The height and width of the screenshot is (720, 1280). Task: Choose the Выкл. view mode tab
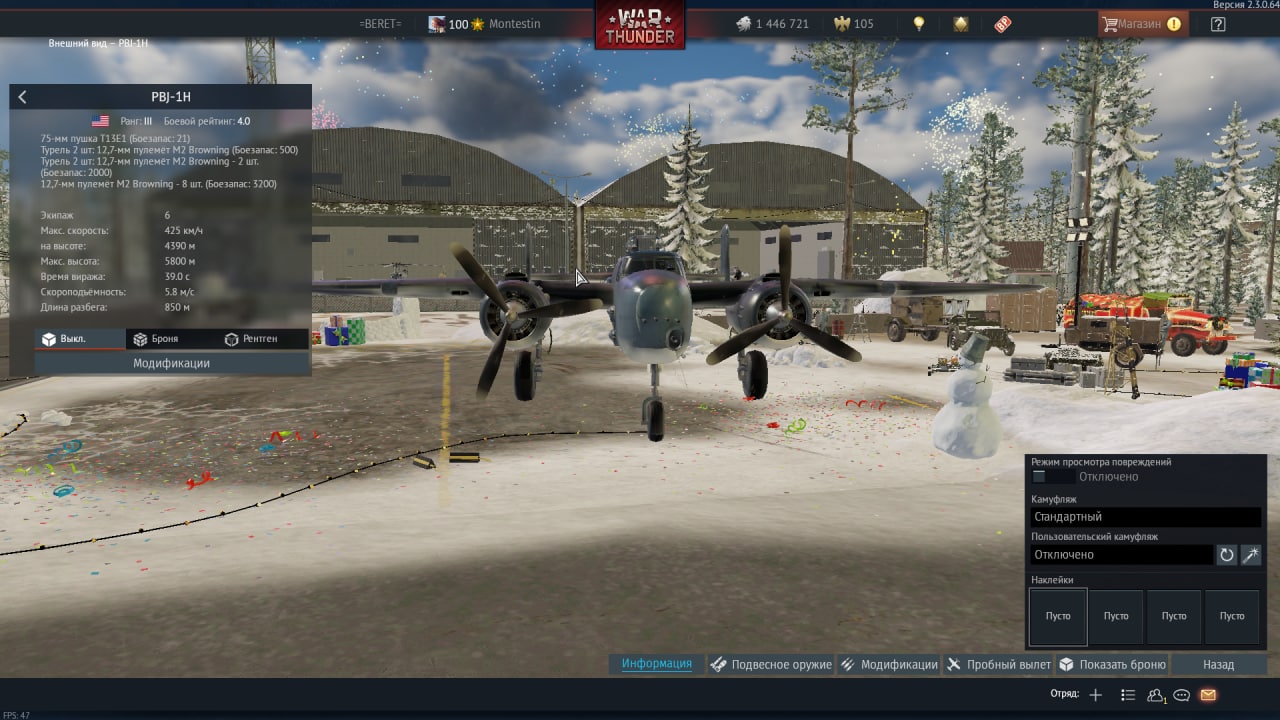[x=64, y=339]
